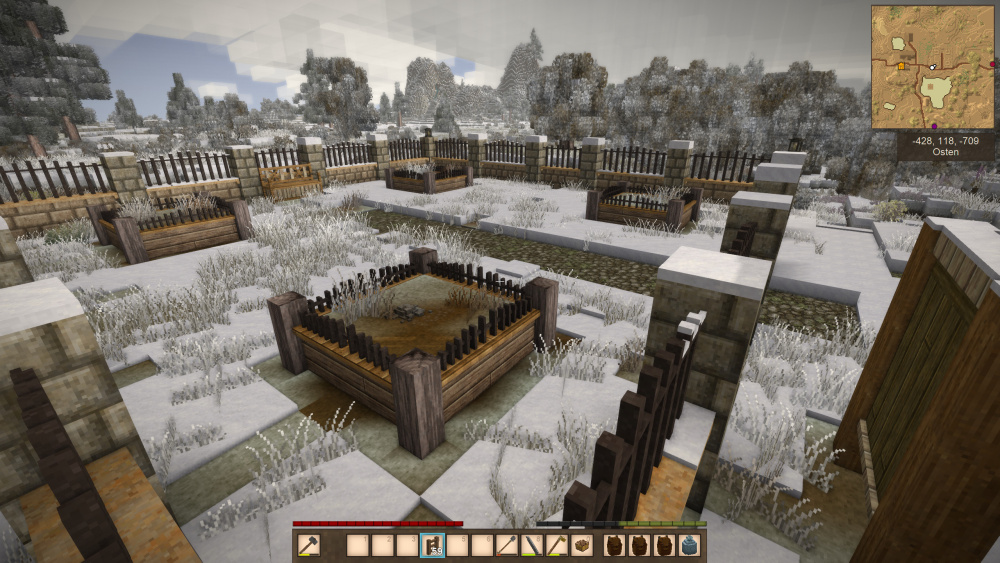Open the minimap in the corner
The image size is (1000, 563).
[x=931, y=67]
